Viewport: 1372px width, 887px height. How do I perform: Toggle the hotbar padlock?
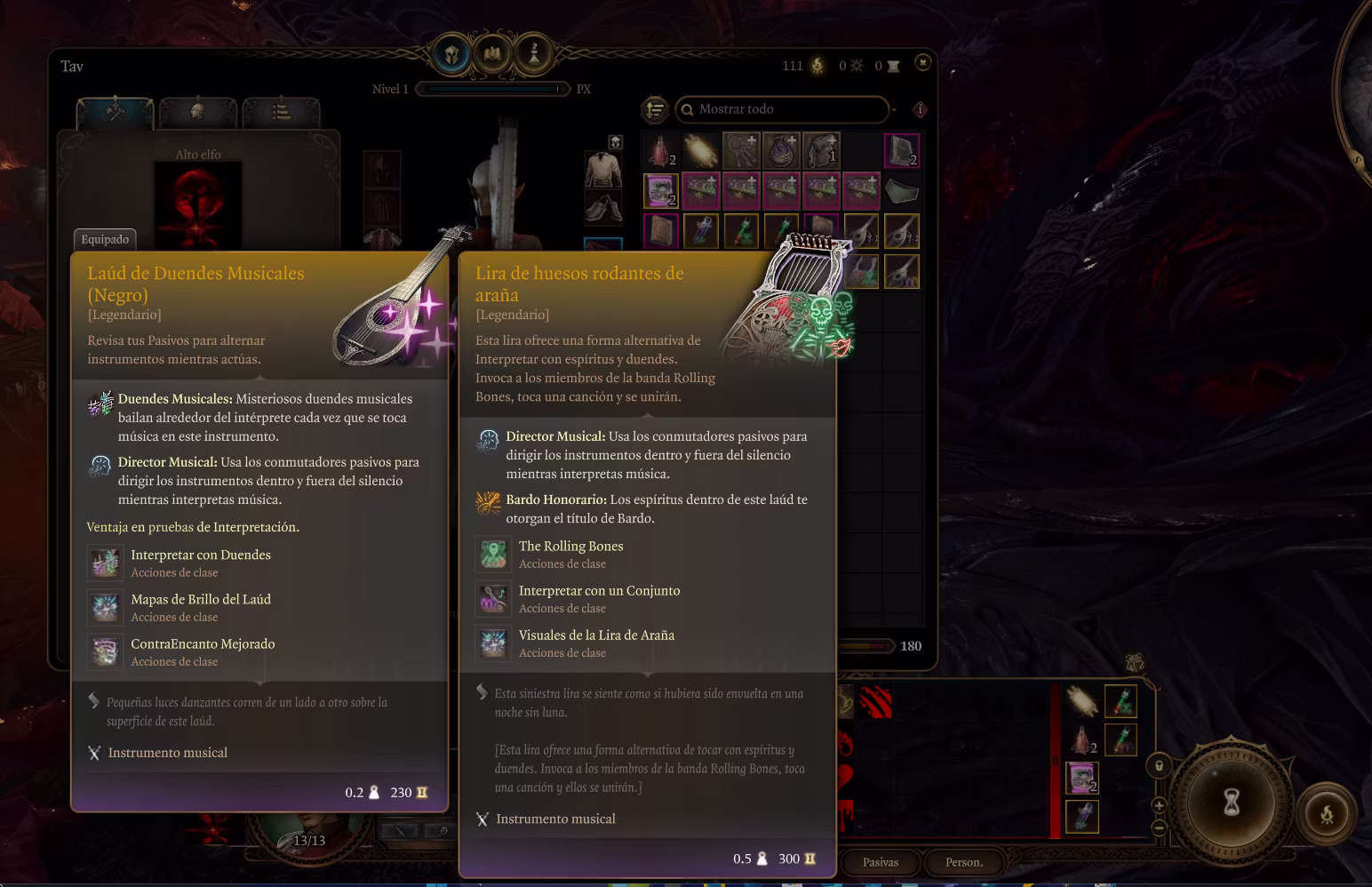1159,765
